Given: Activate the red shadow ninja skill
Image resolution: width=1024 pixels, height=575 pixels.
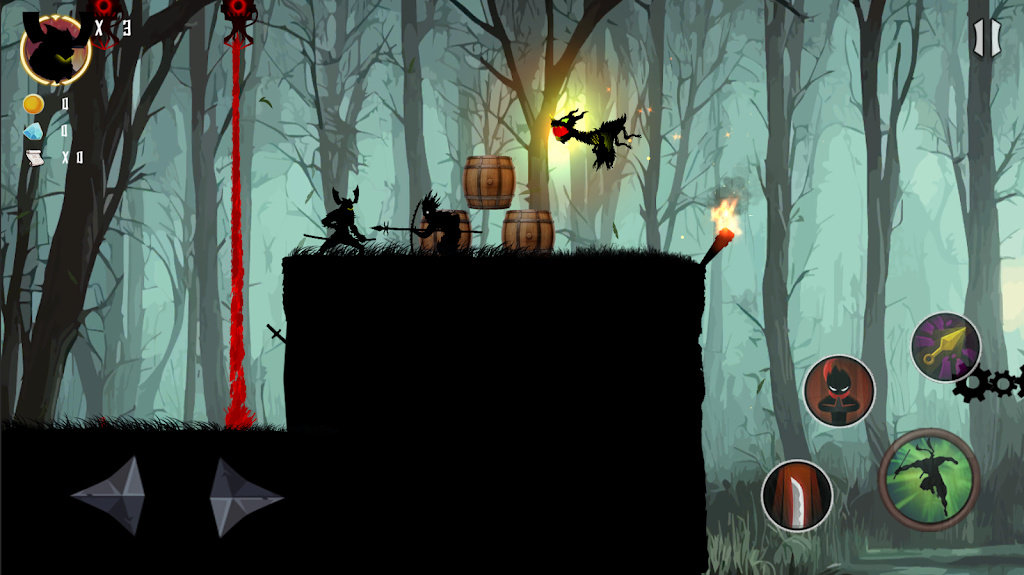Looking at the screenshot, I should pyautogui.click(x=839, y=391).
